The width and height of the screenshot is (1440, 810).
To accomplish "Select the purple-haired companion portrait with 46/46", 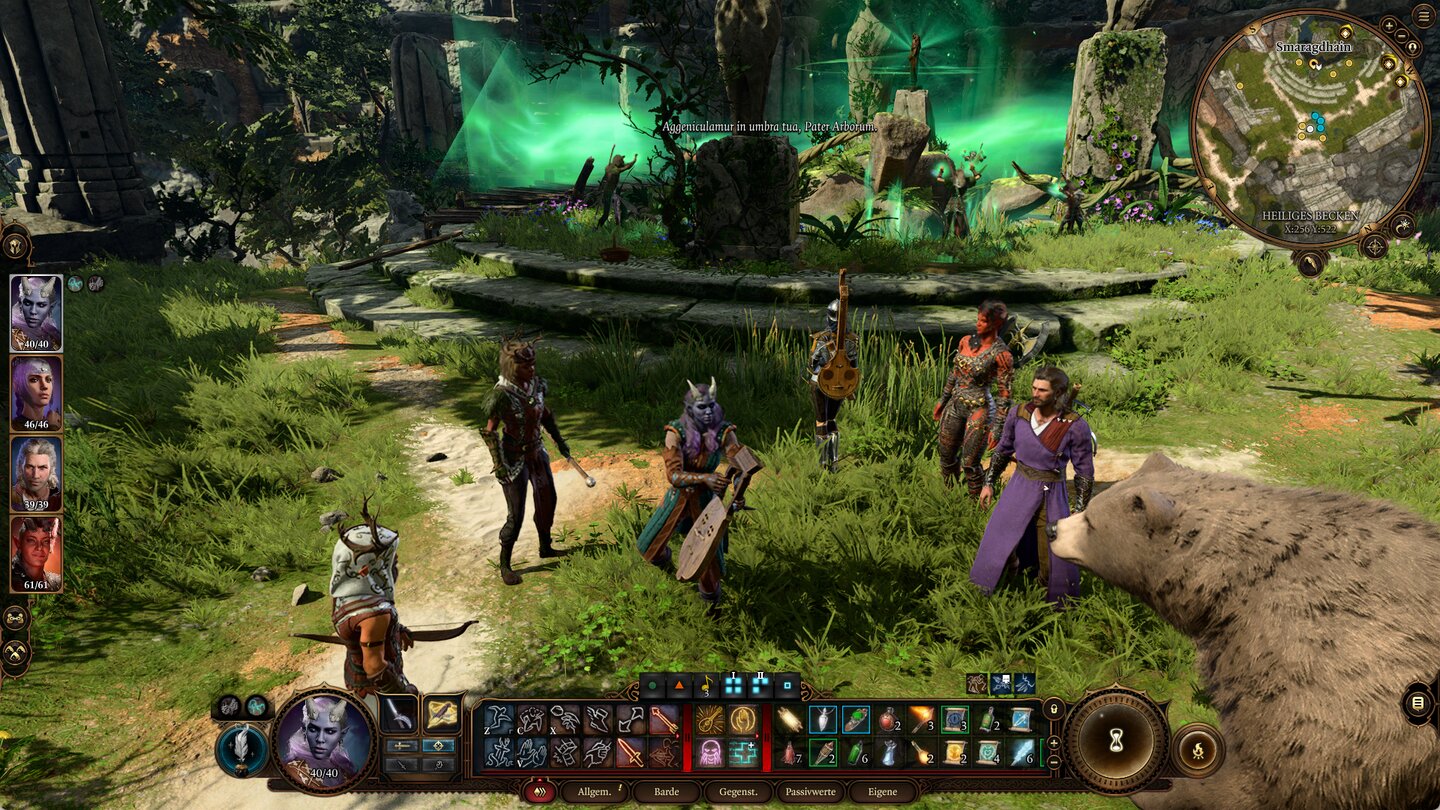I will pos(36,393).
